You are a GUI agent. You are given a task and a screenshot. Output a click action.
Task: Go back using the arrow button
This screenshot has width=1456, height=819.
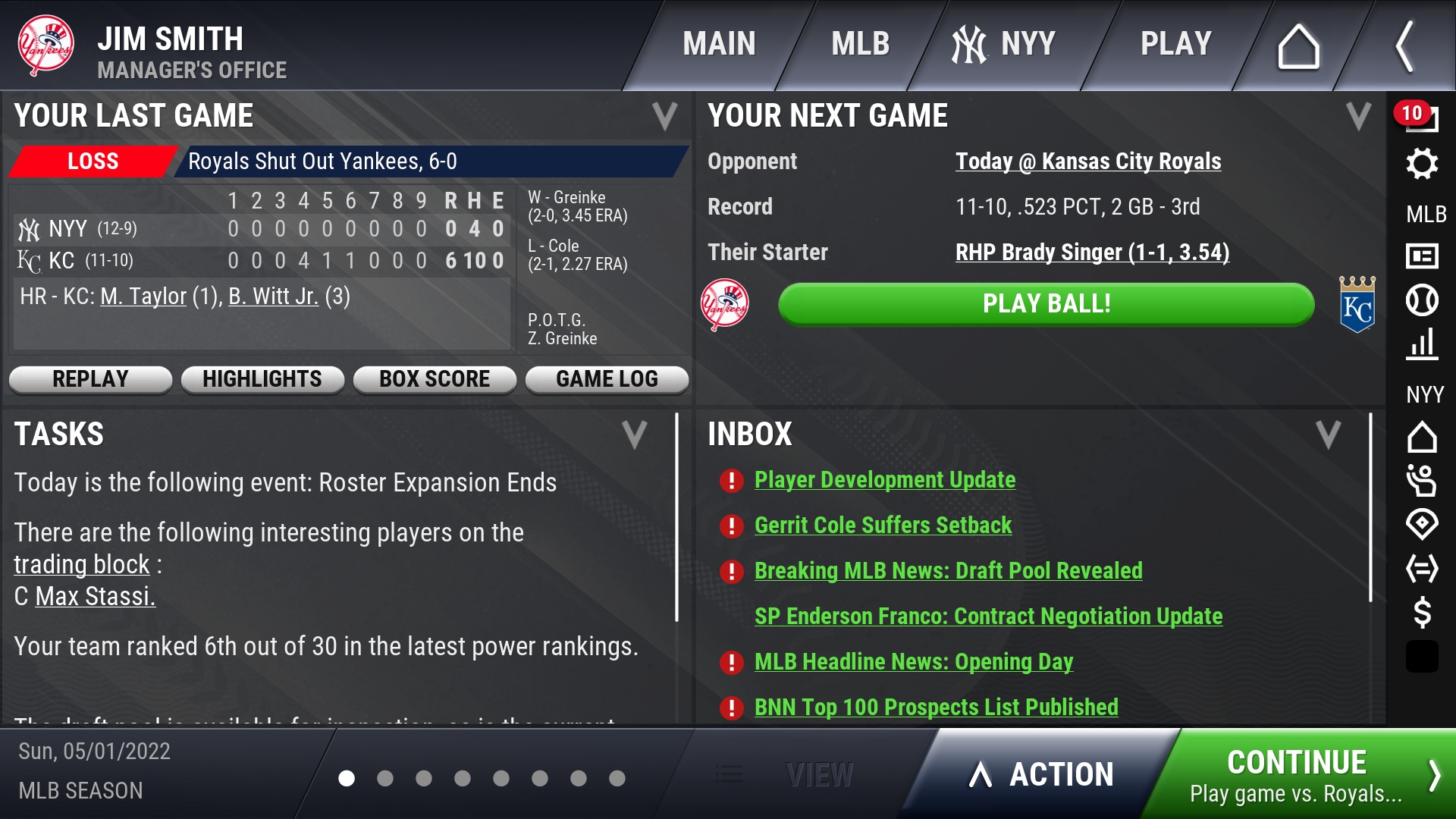coord(1404,47)
